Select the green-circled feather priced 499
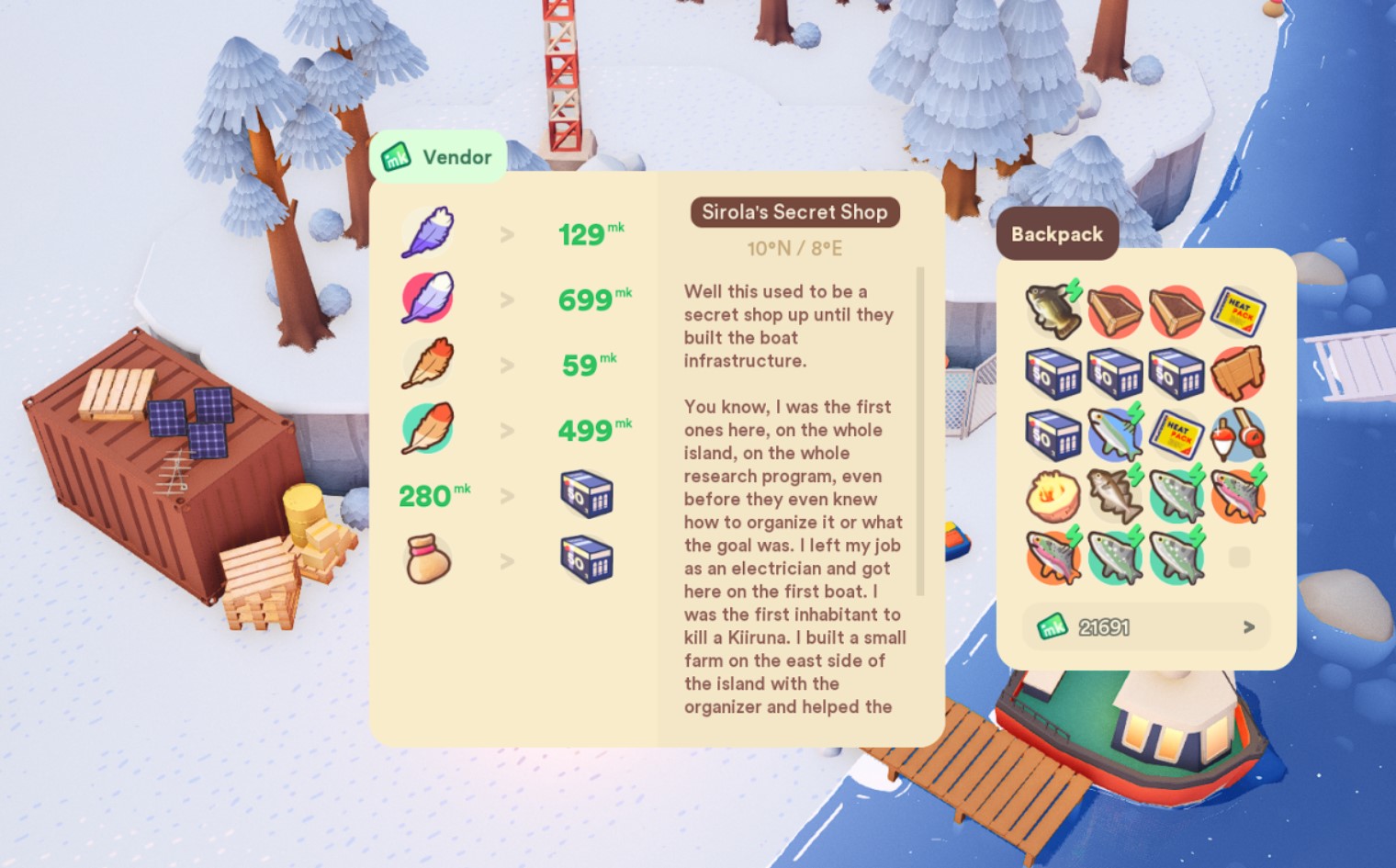 [426, 429]
